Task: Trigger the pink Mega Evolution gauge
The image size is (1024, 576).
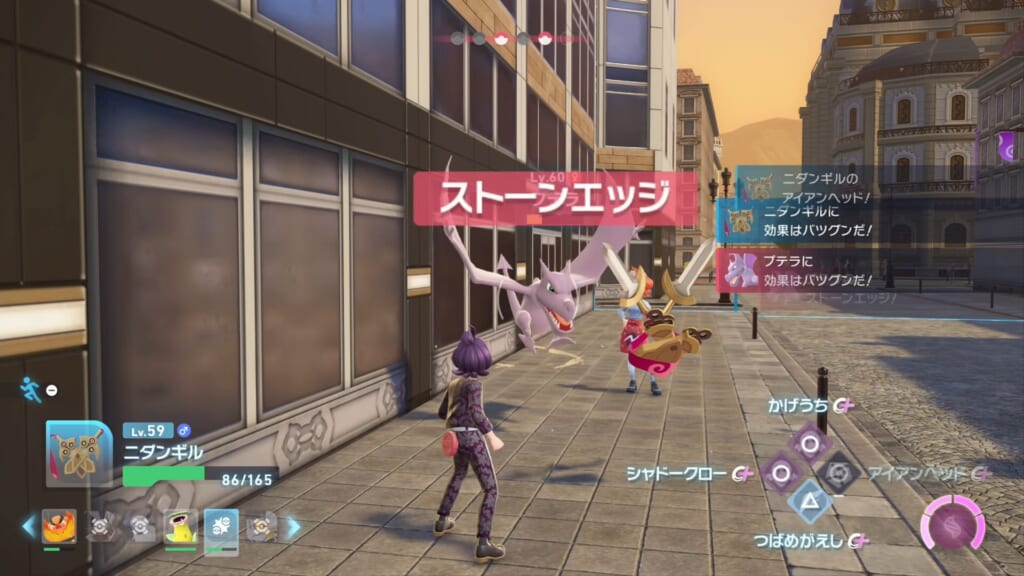Action: 952,523
